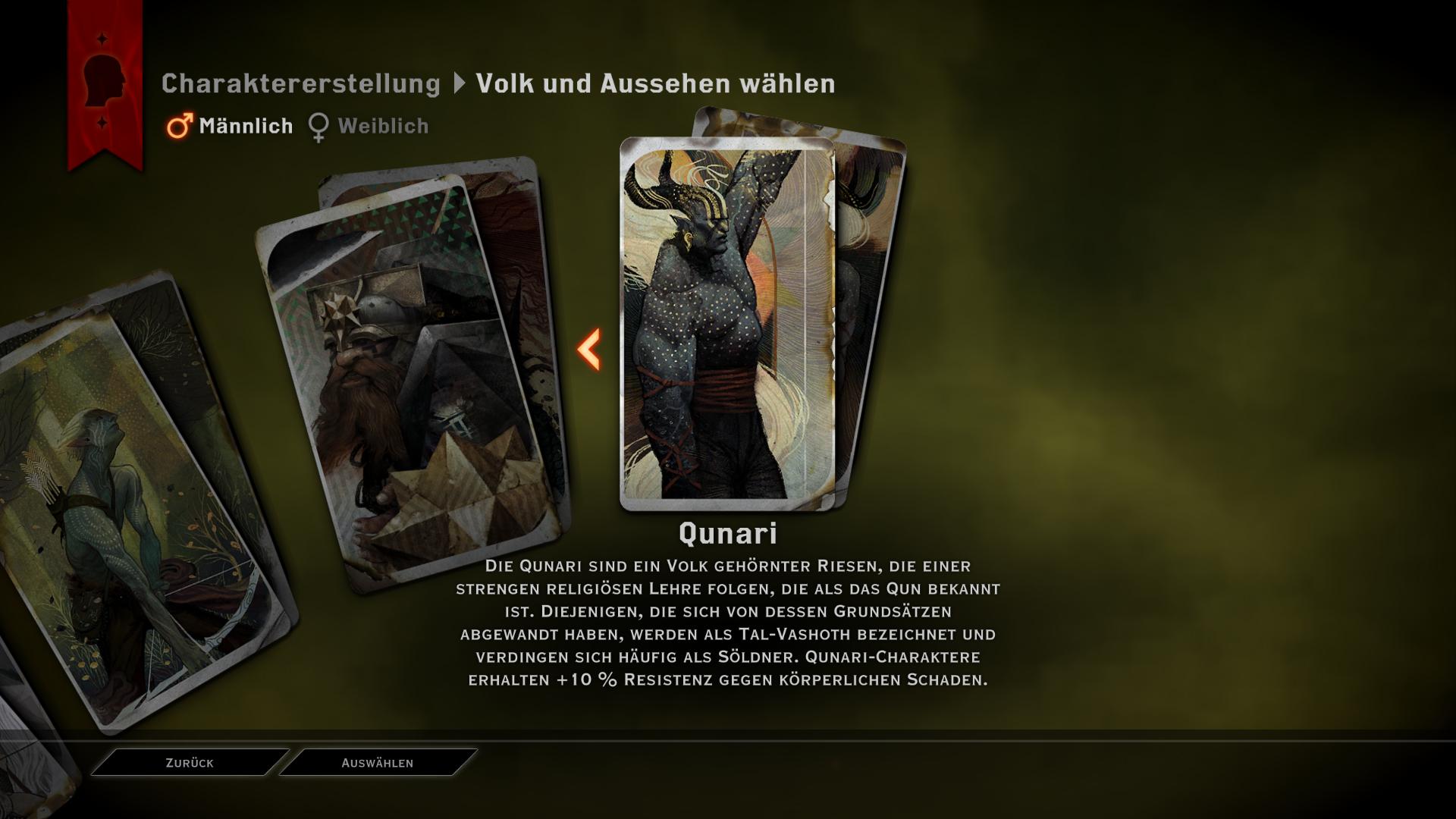Click the Zurück button
The image size is (1456, 819).
190,763
